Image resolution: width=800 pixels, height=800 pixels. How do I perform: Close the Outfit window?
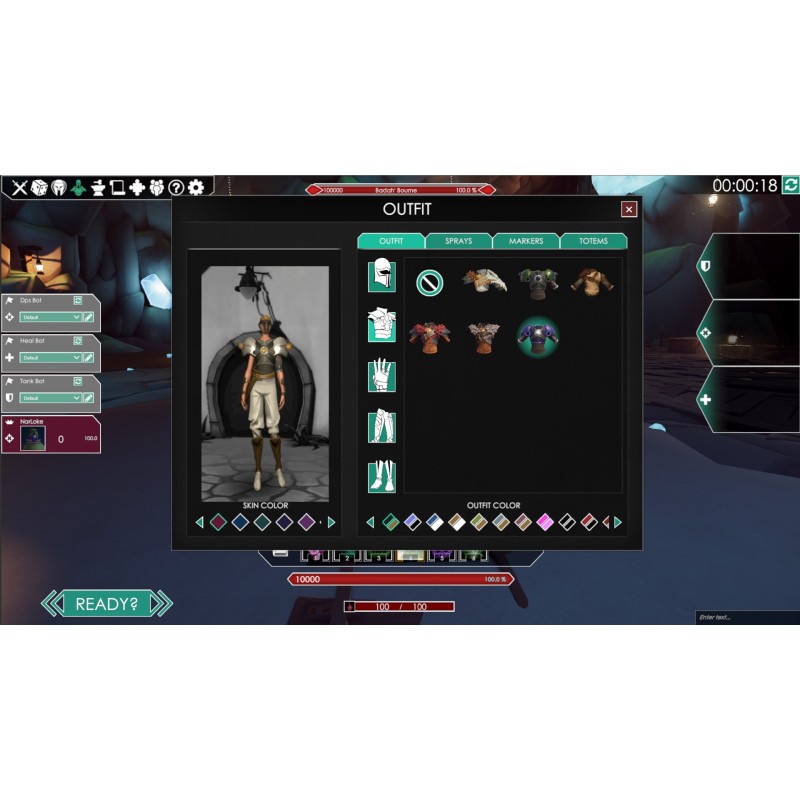[x=629, y=209]
